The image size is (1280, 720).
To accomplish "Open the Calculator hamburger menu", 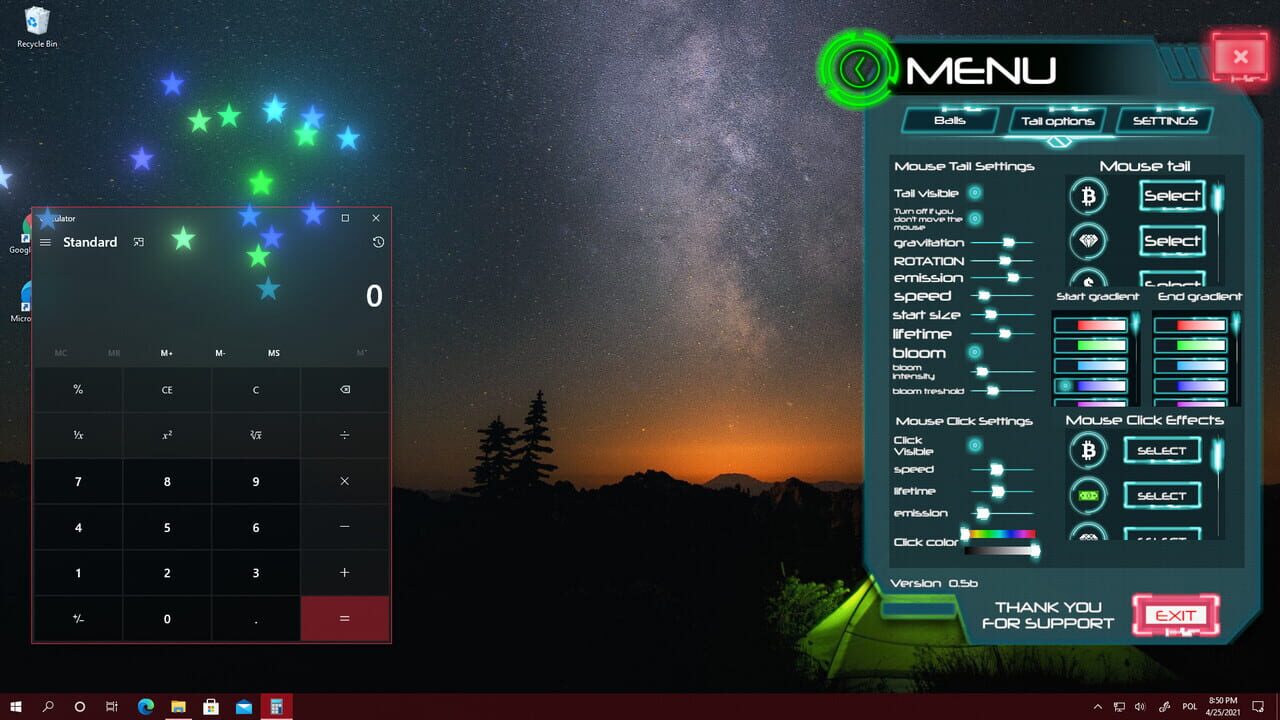I will point(46,242).
